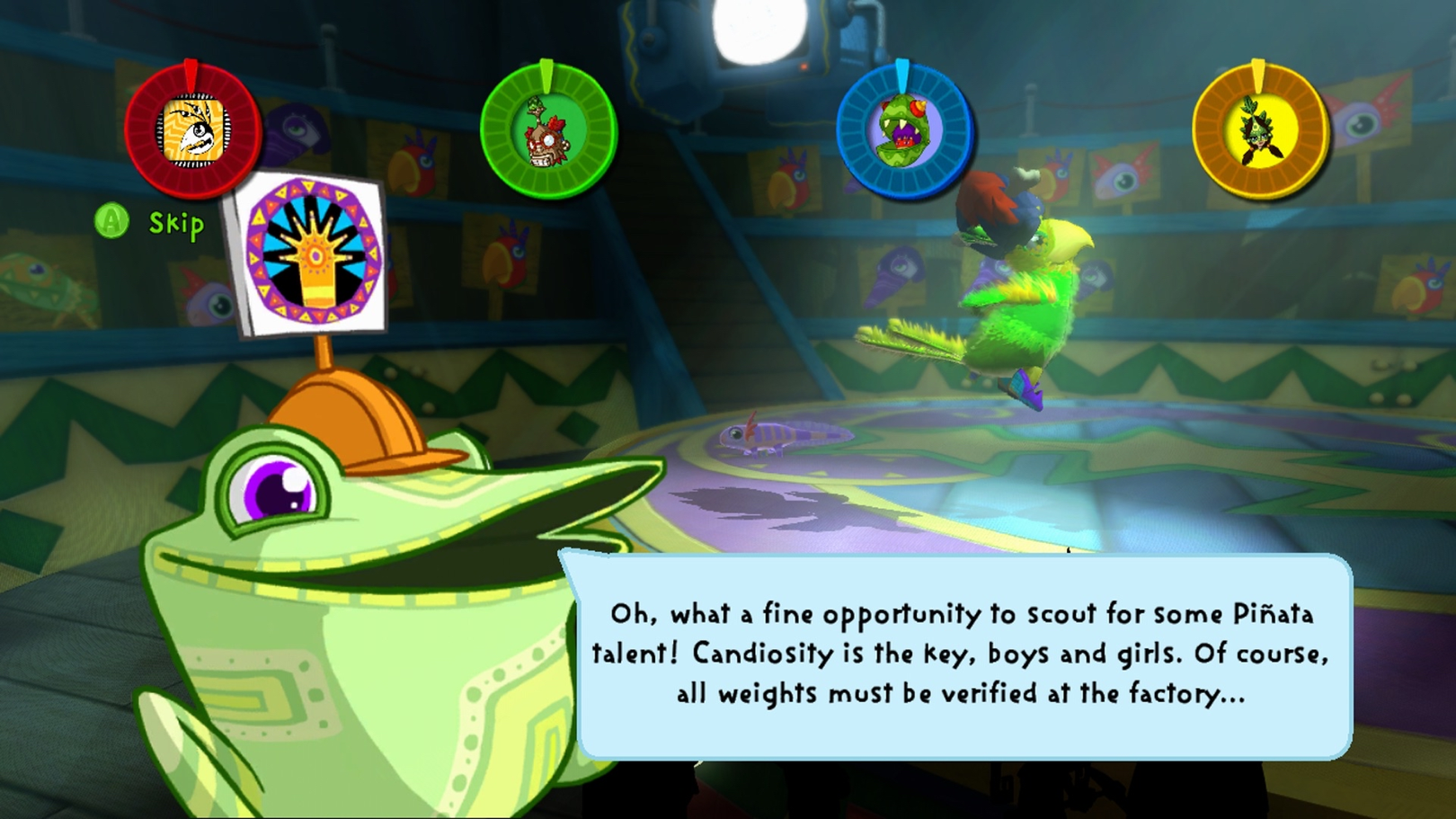
Task: Pick the yellow player badge
Action: (x=1259, y=130)
